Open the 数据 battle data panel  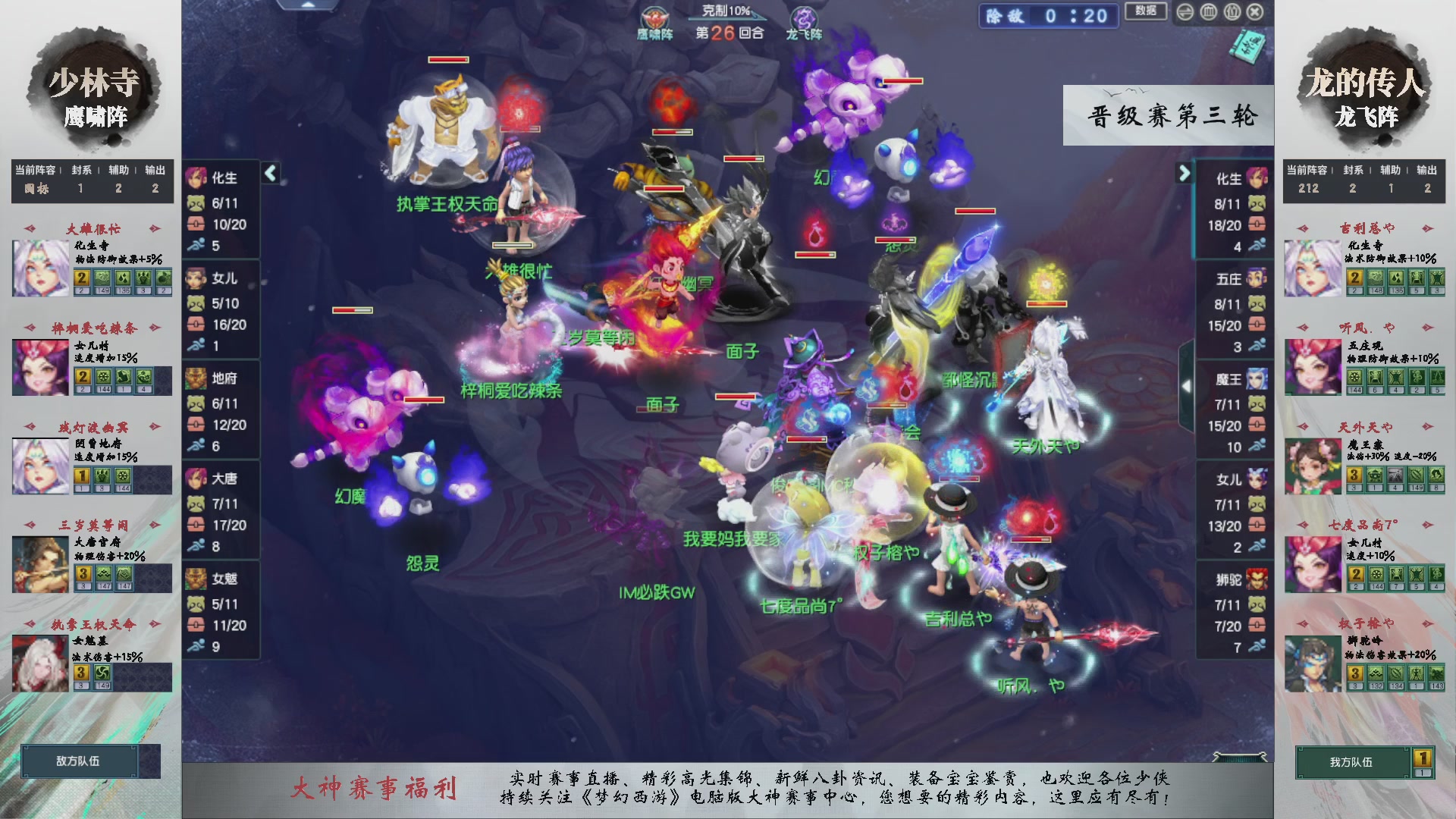tap(1146, 13)
